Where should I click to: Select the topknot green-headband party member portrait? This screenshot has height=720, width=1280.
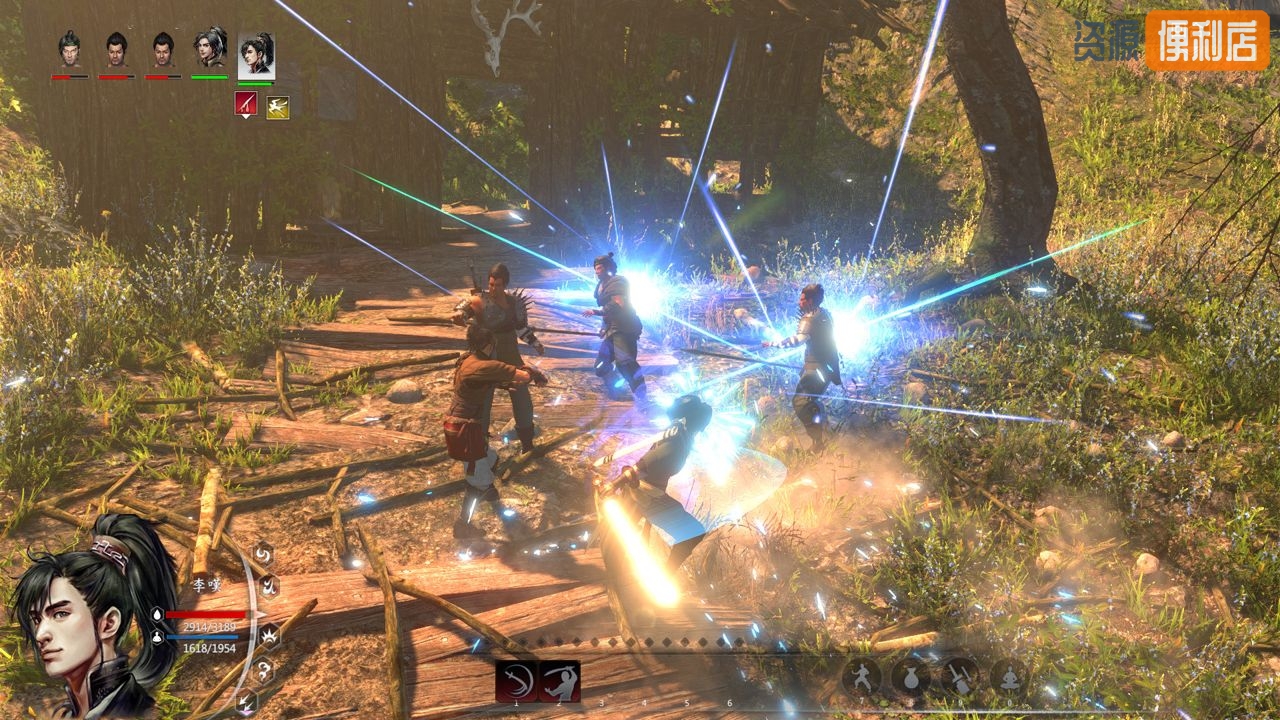coord(69,49)
